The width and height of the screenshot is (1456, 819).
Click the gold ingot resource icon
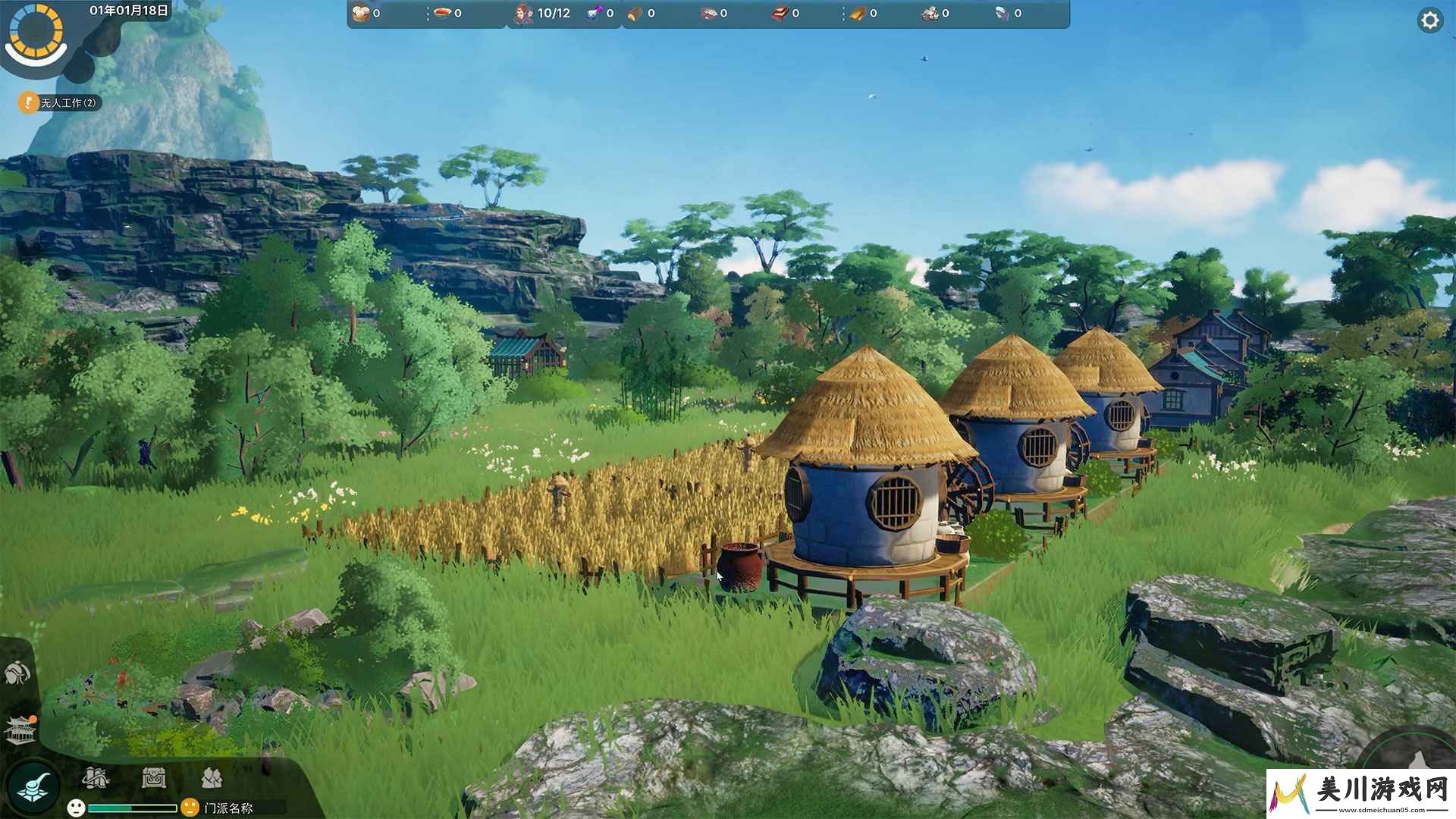pos(857,13)
